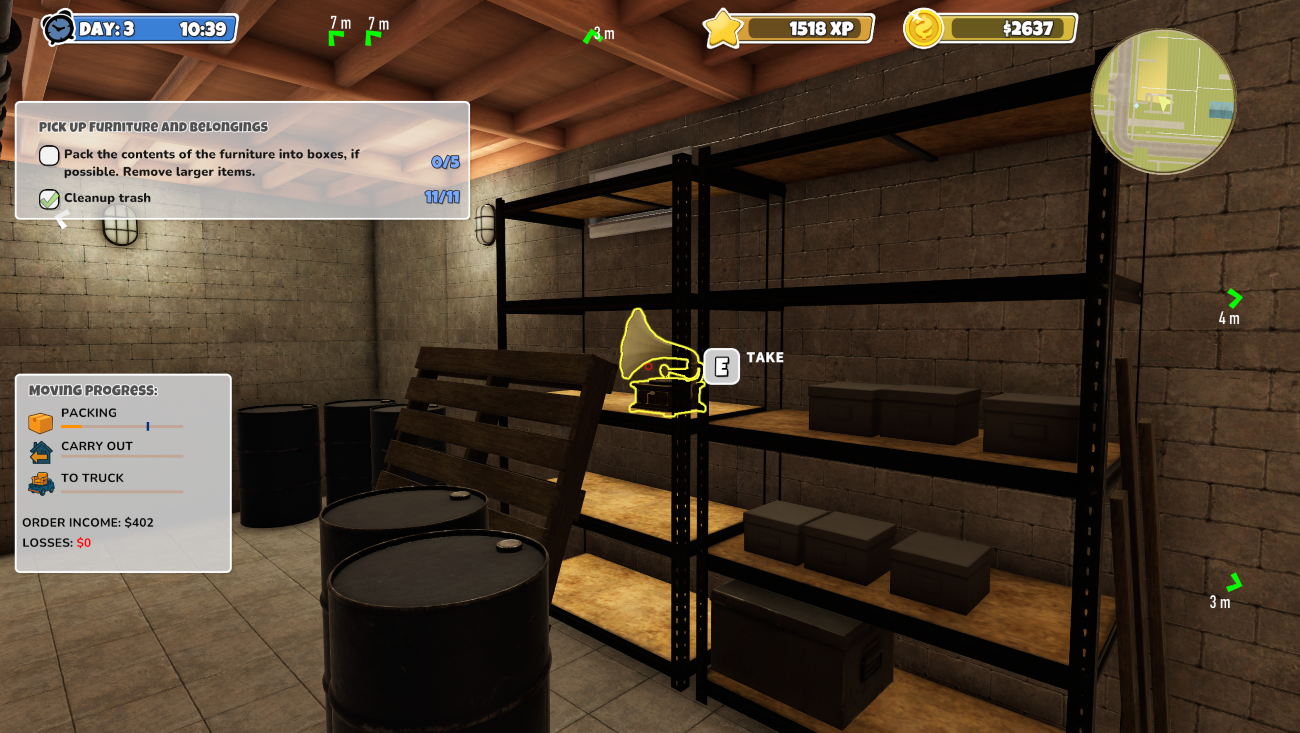Open the circular minimap
This screenshot has width=1300, height=733.
tap(1163, 101)
